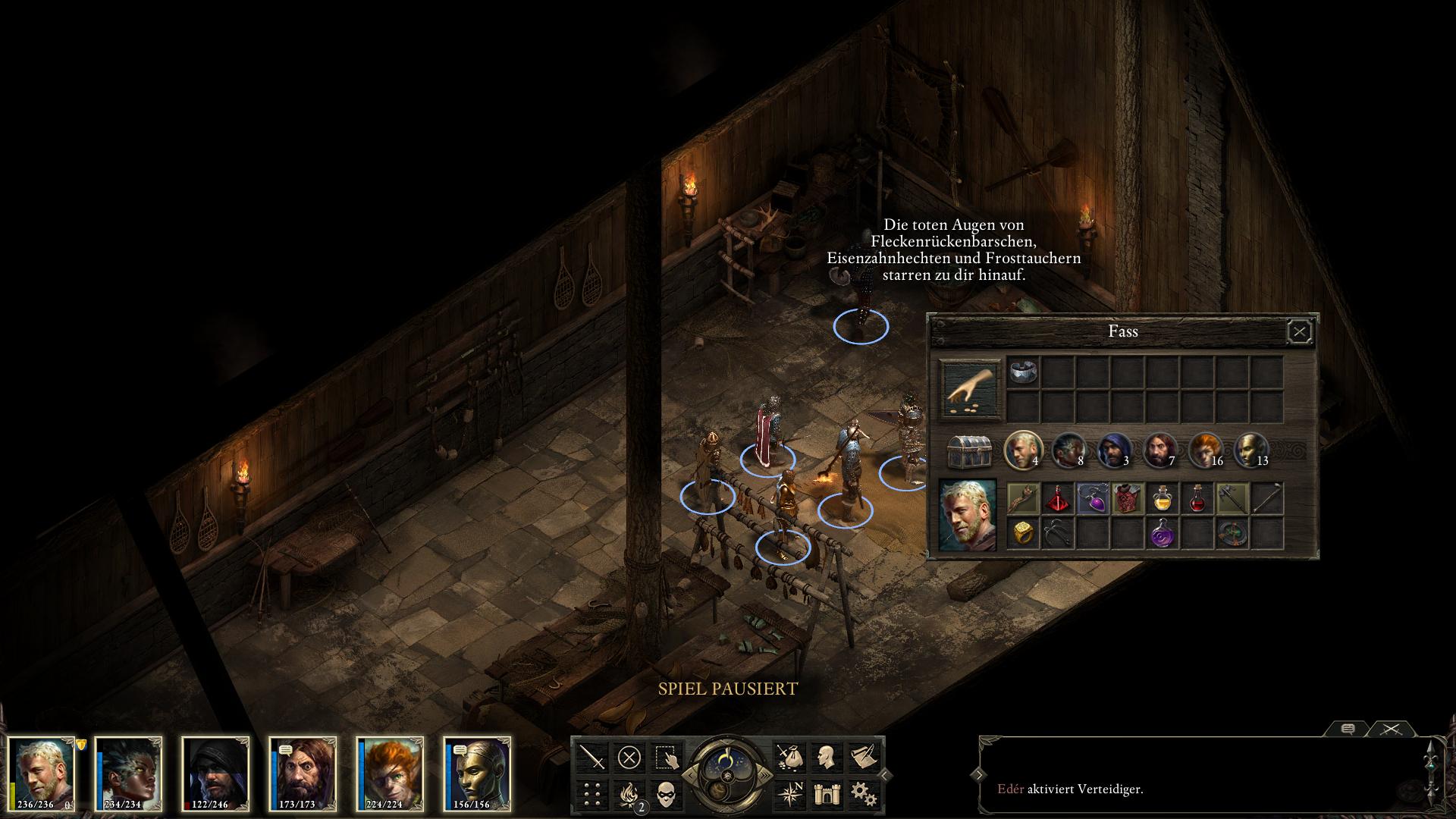The image size is (1456, 819).
Task: Open the gear options menu
Action: coord(863,794)
